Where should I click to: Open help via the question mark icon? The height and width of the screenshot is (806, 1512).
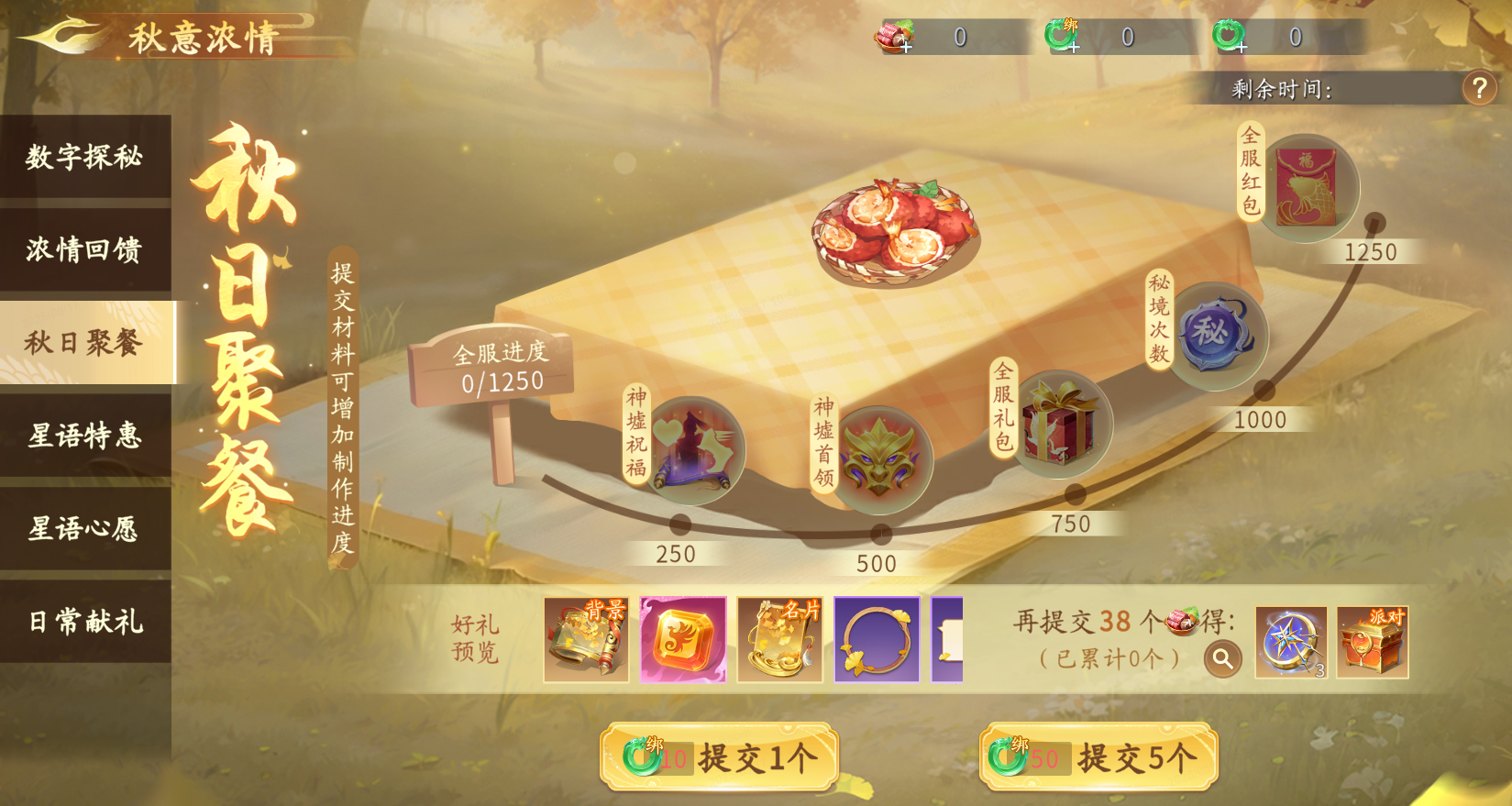pos(1479,88)
